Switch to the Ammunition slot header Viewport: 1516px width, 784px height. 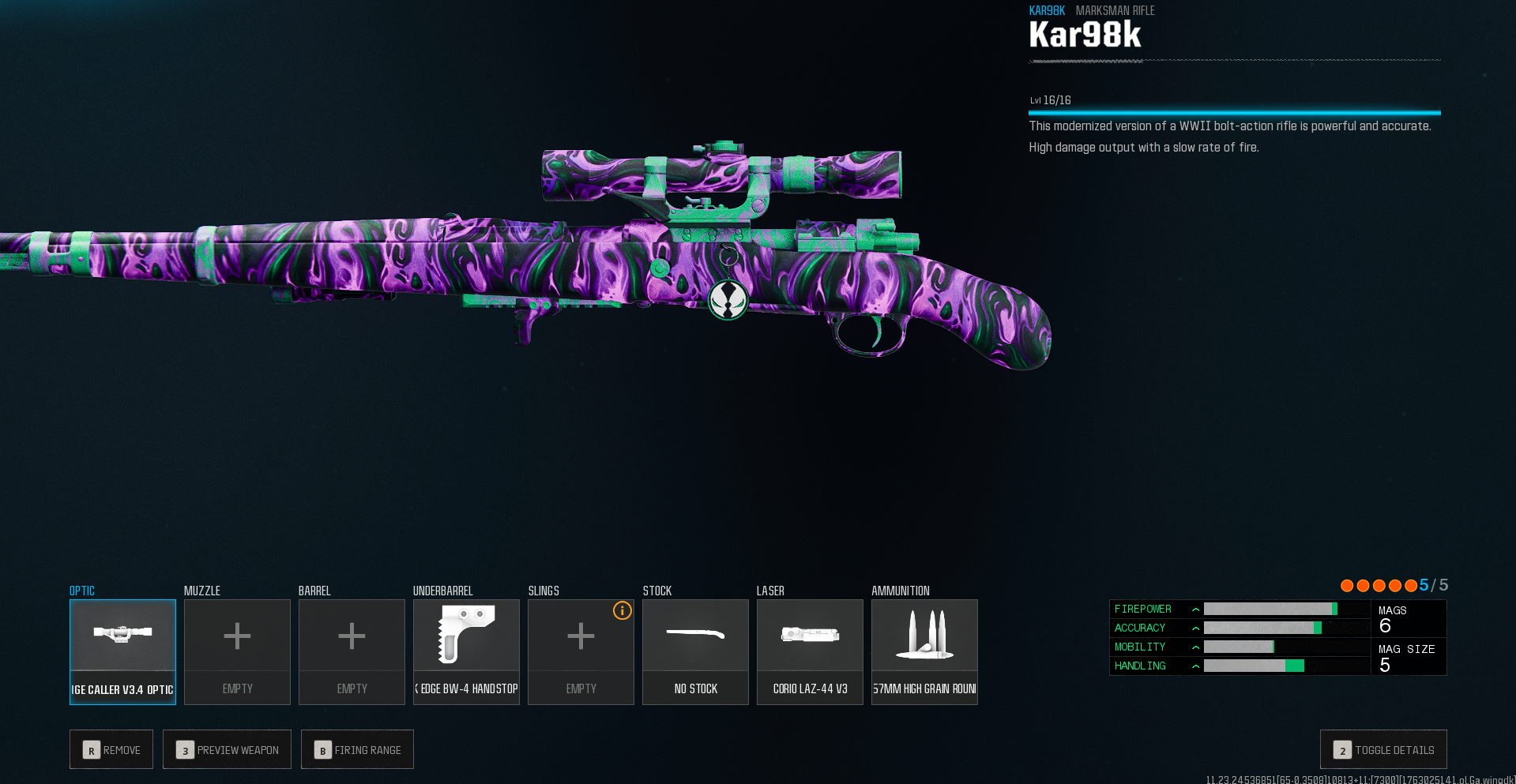pos(899,591)
